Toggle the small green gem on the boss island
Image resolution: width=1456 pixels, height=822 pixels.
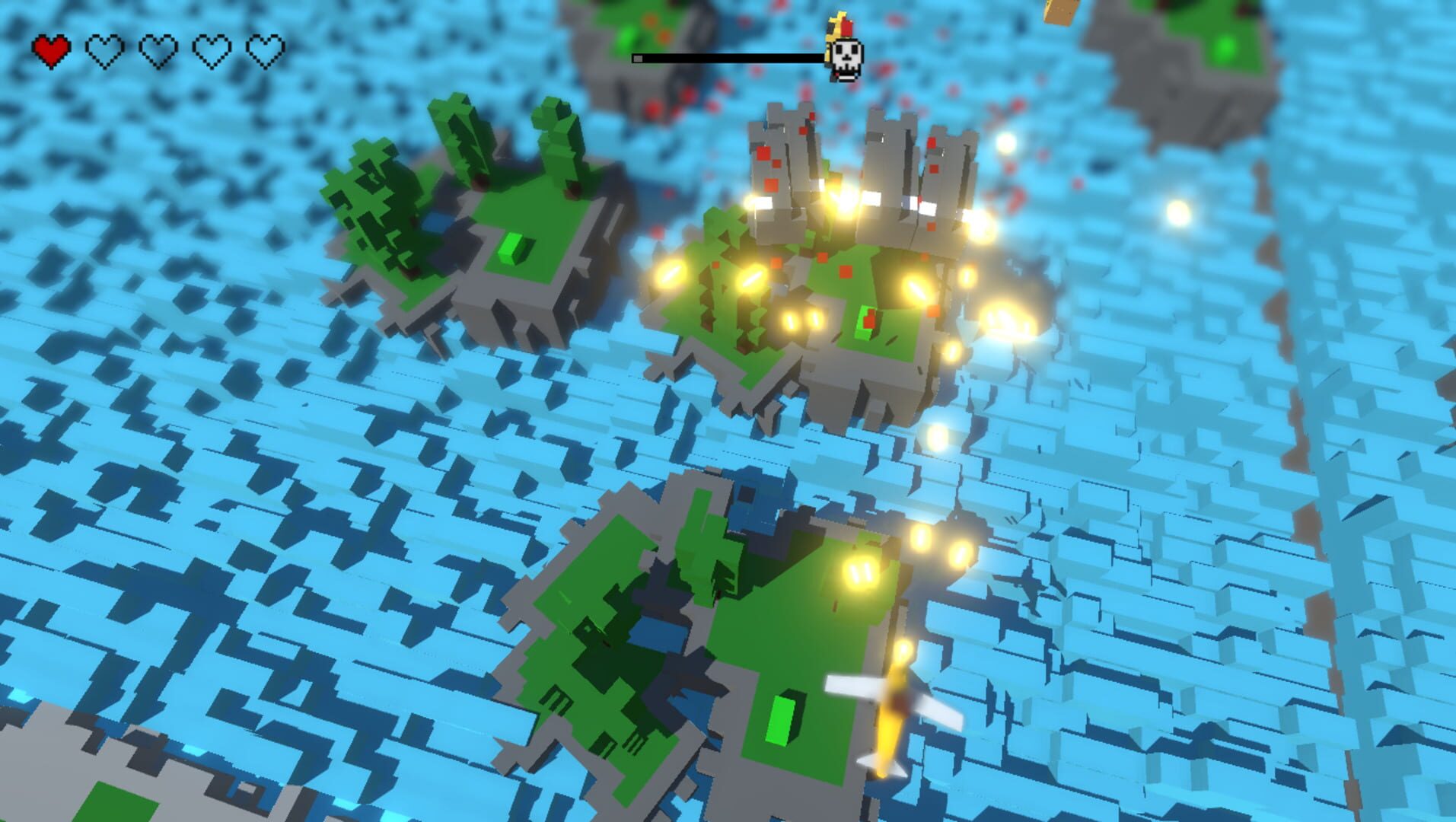click(x=865, y=320)
